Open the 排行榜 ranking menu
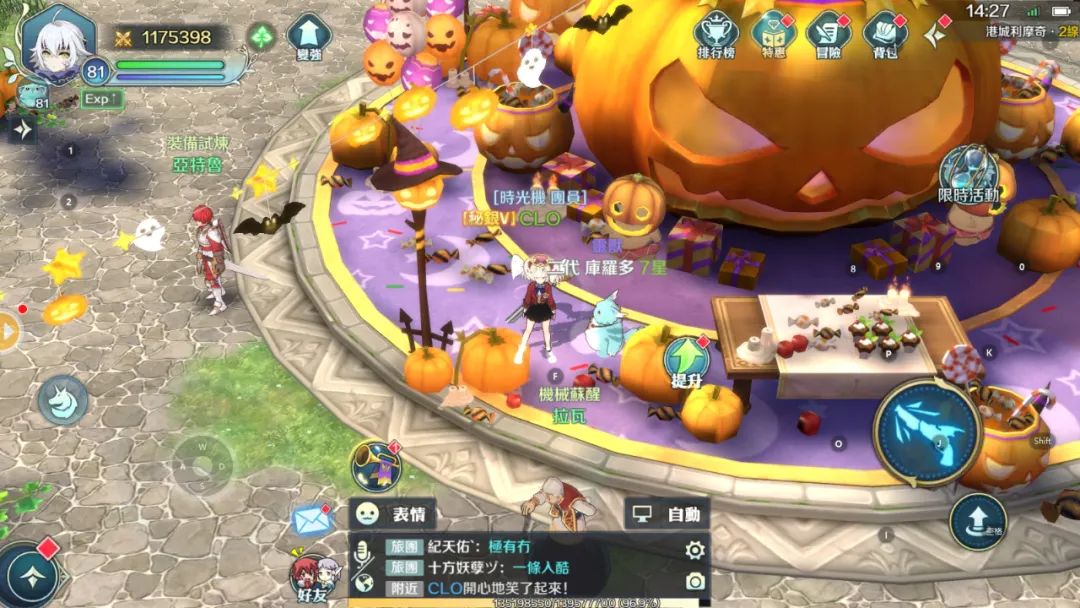The height and width of the screenshot is (608, 1080). (715, 32)
